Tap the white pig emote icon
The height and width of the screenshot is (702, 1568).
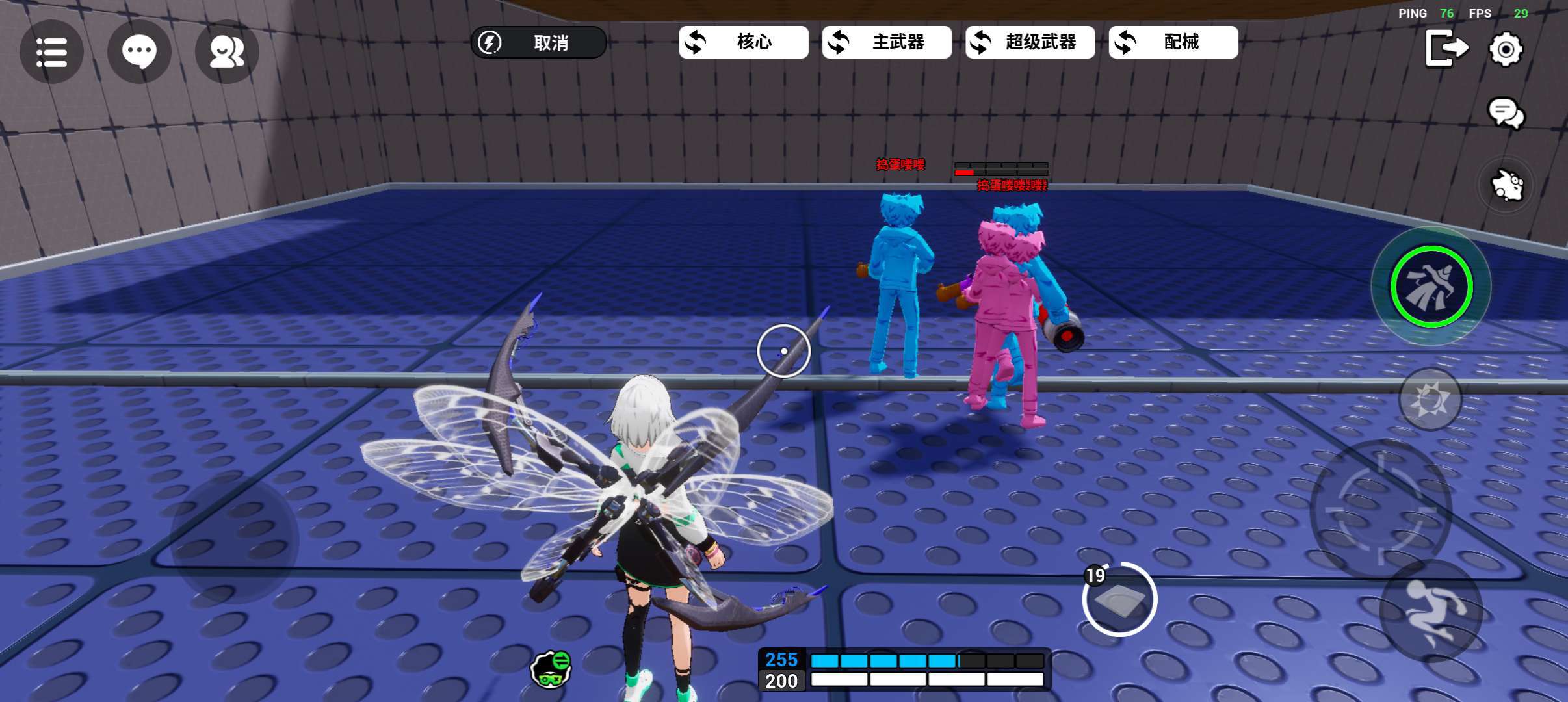pyautogui.click(x=1506, y=186)
